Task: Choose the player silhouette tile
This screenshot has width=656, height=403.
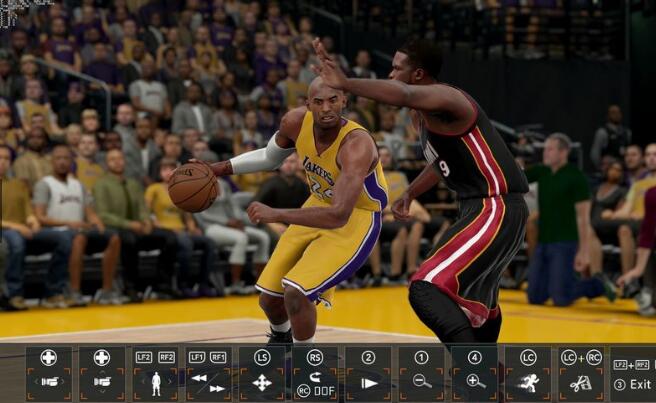Action: click(155, 373)
